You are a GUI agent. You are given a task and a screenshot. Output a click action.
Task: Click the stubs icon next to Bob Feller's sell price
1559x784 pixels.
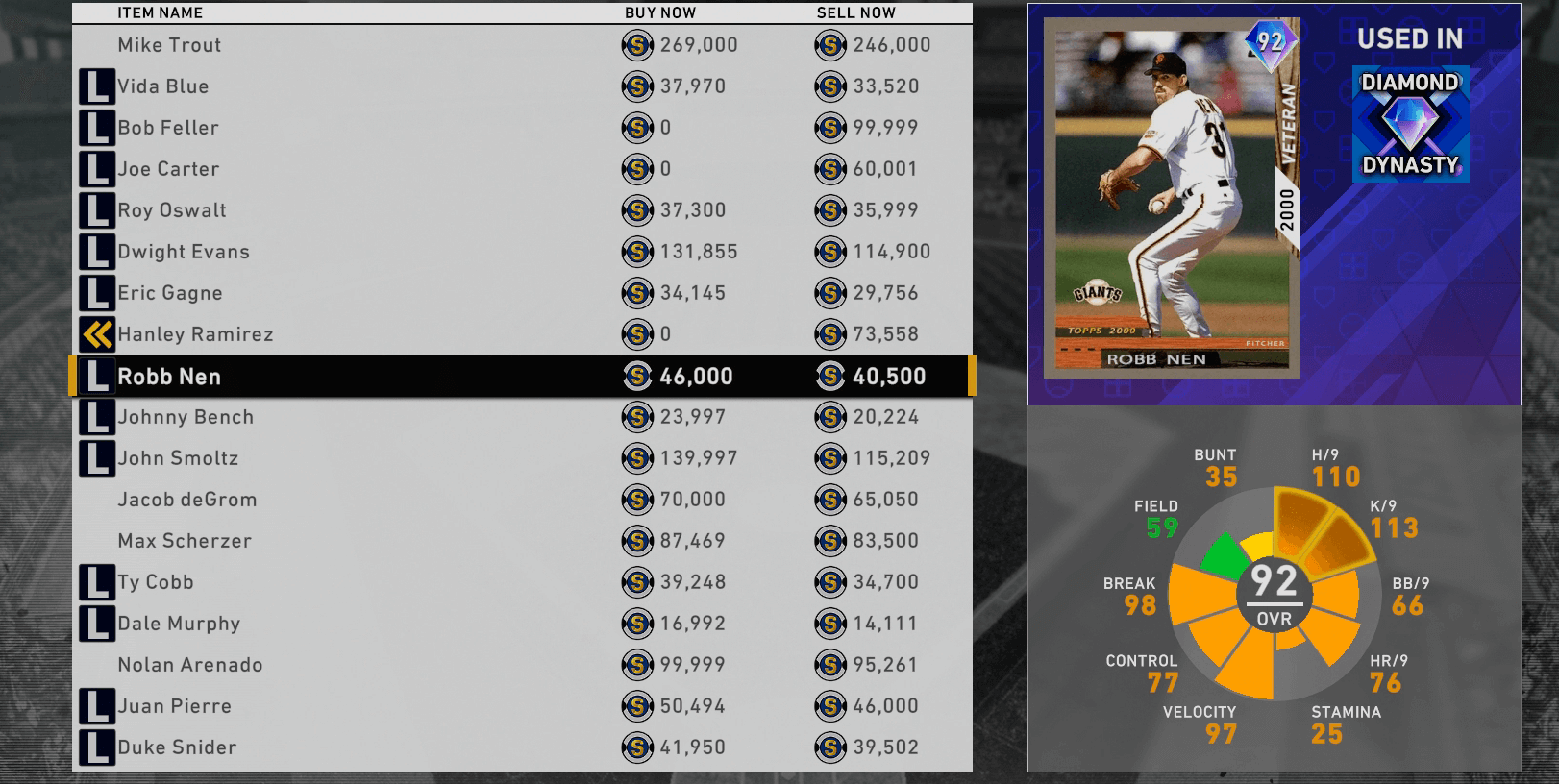[829, 127]
